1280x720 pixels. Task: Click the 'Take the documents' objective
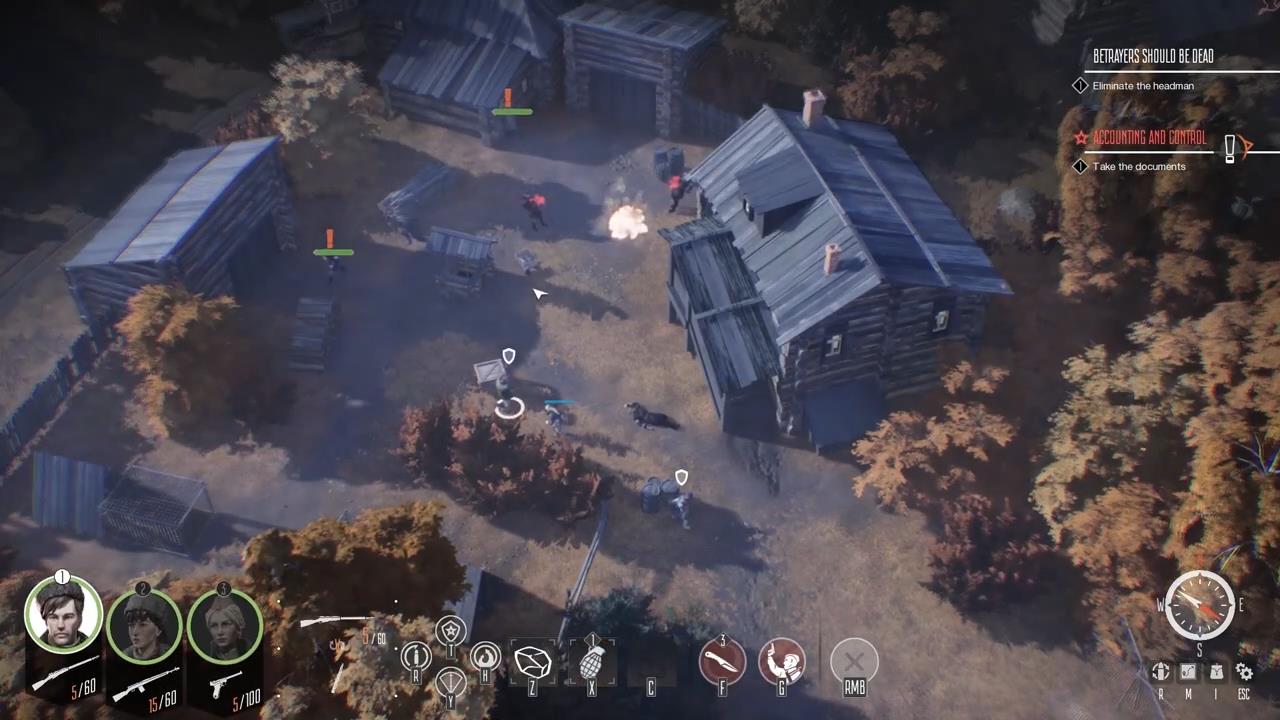click(x=1139, y=166)
